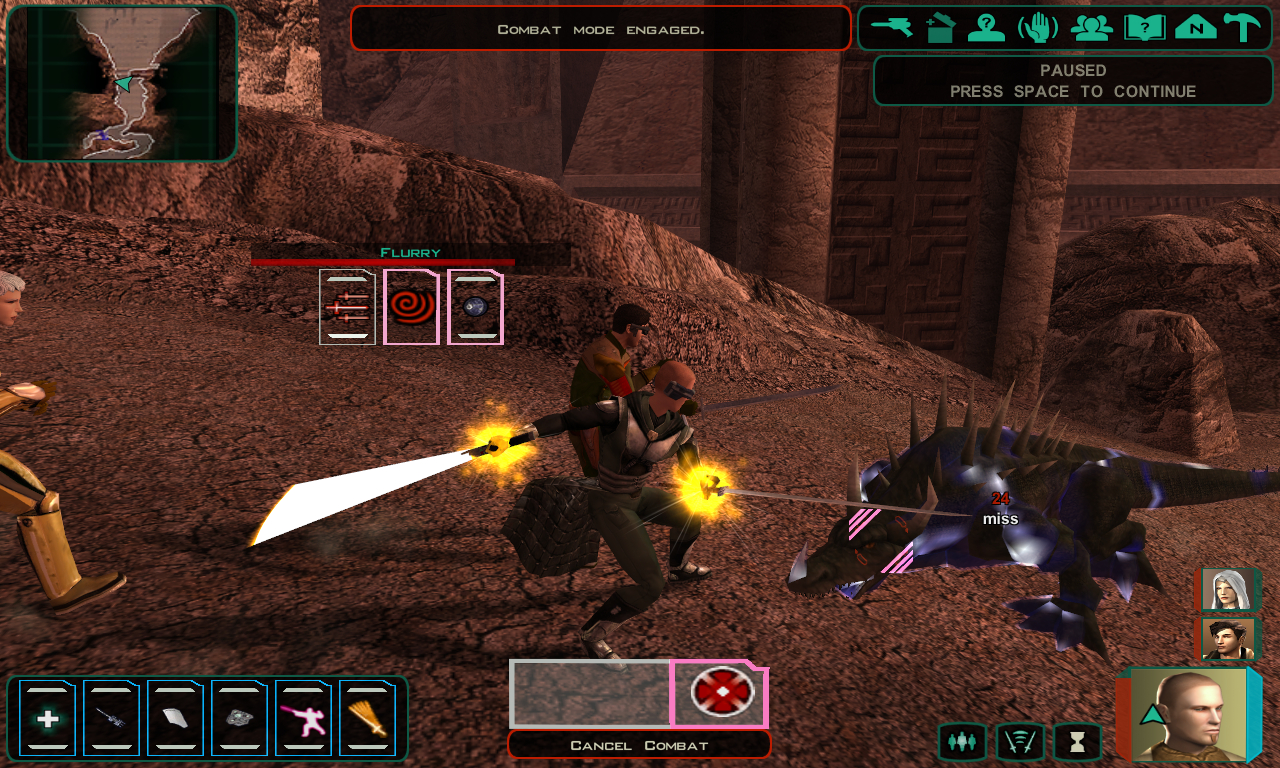
Task: Open the Options hammer icon
Action: coord(1242,27)
